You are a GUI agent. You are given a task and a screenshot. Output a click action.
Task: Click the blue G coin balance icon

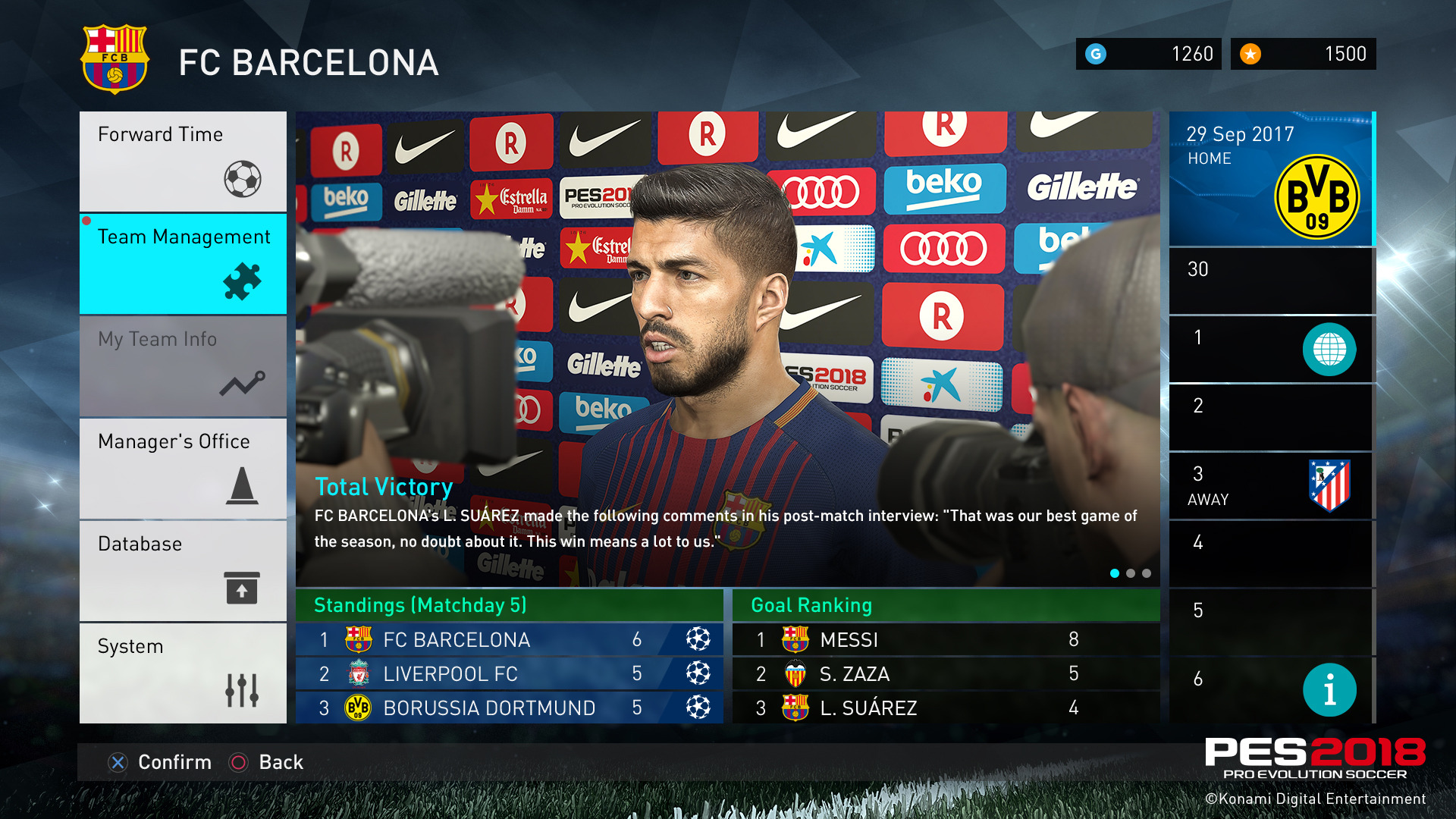[x=1097, y=53]
